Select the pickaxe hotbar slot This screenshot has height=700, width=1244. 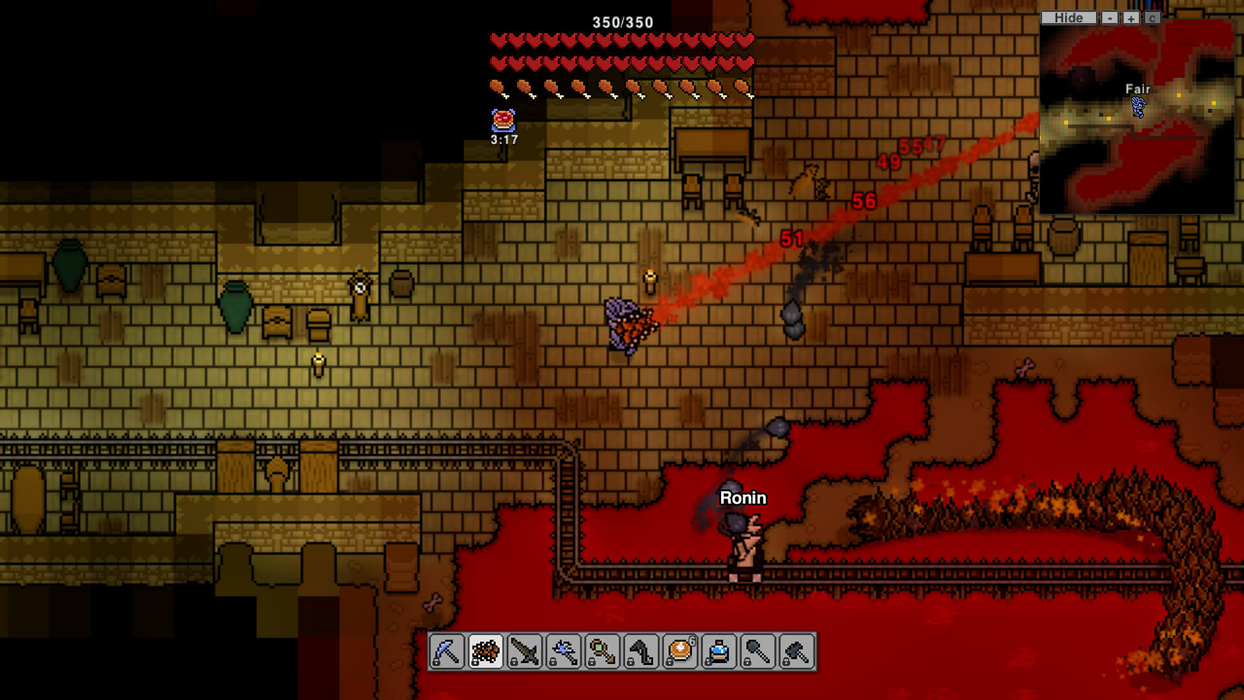click(x=447, y=652)
